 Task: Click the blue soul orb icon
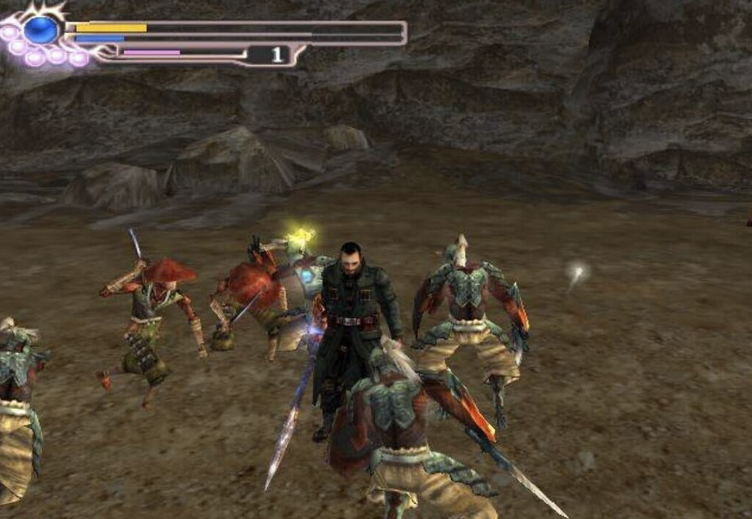click(41, 30)
